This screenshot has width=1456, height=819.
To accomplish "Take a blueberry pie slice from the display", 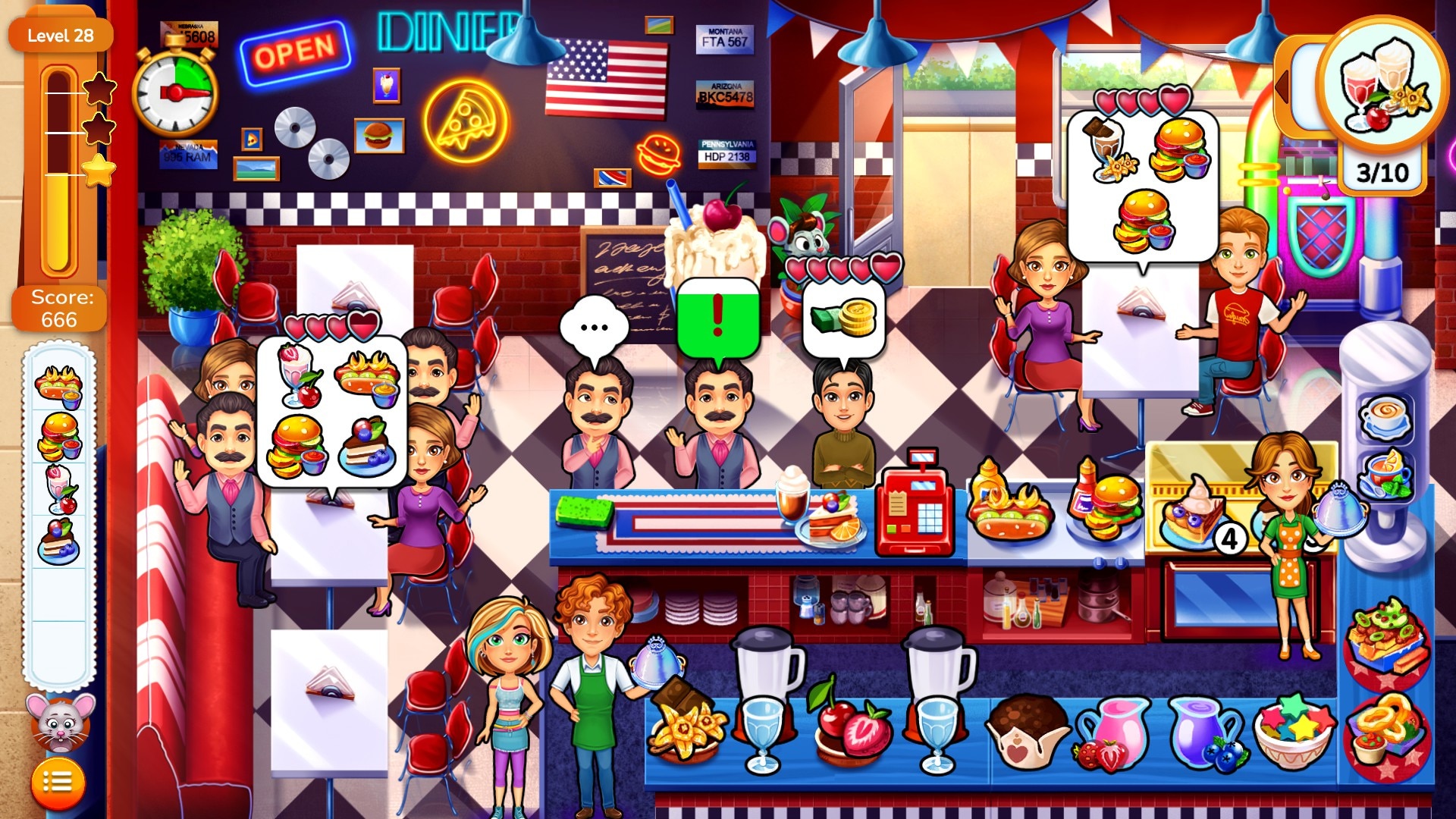I will pyautogui.click(x=1192, y=513).
